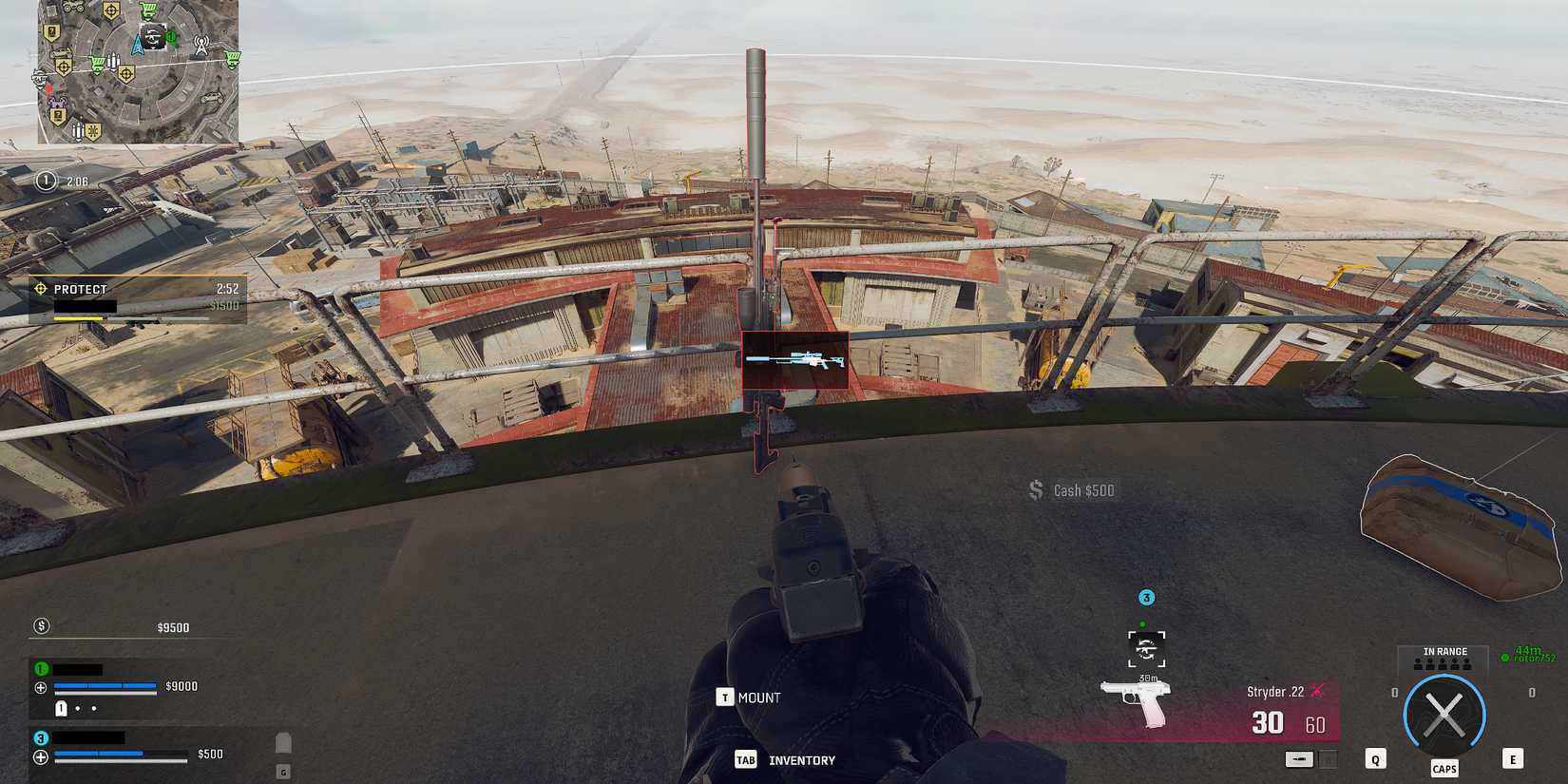
Task: Click squadmate 1's blue health bar
Action: coord(105,685)
